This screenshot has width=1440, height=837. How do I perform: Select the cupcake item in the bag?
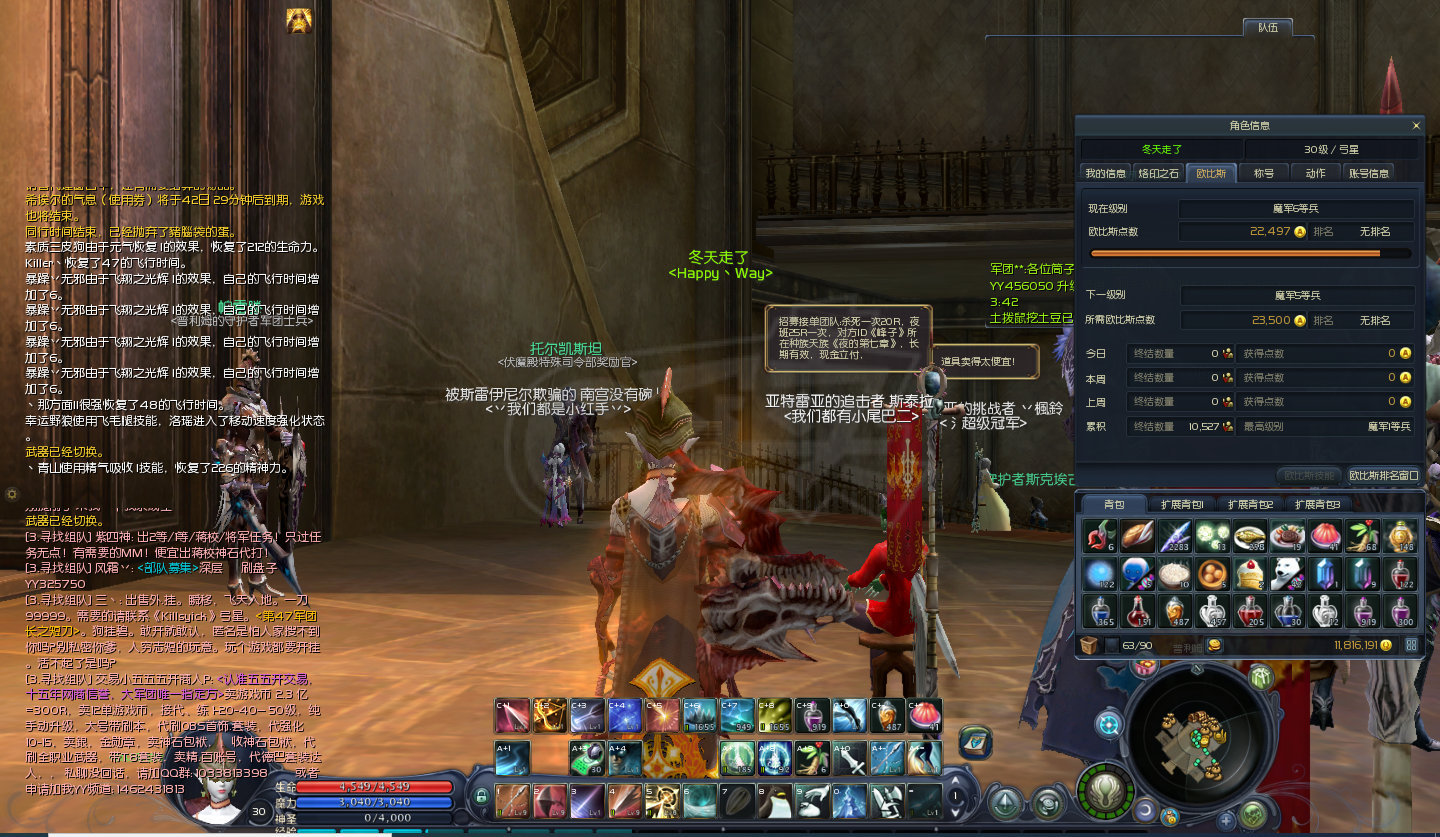(x=1248, y=573)
